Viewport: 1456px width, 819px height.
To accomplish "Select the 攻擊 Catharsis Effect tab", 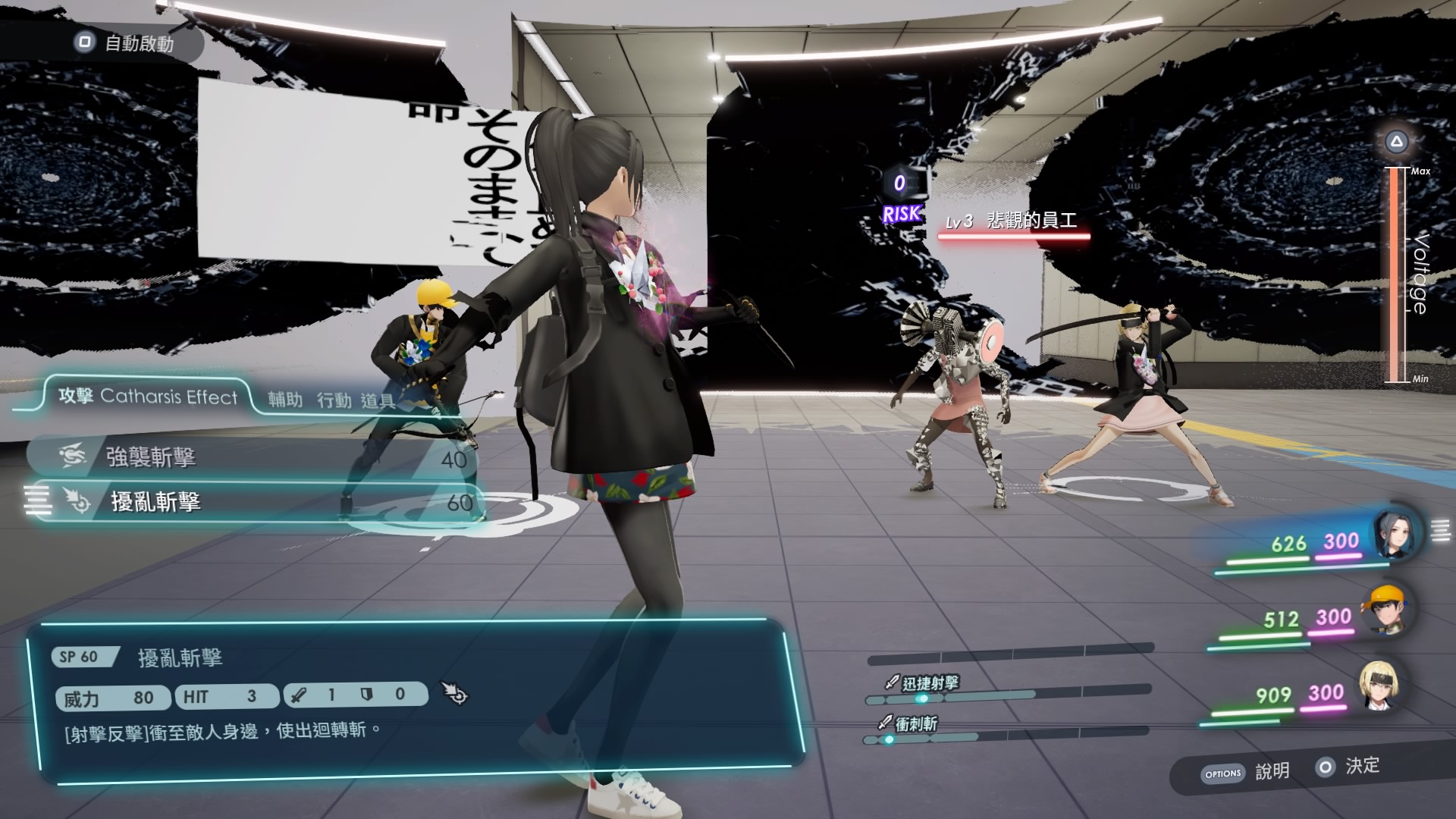I will (149, 397).
